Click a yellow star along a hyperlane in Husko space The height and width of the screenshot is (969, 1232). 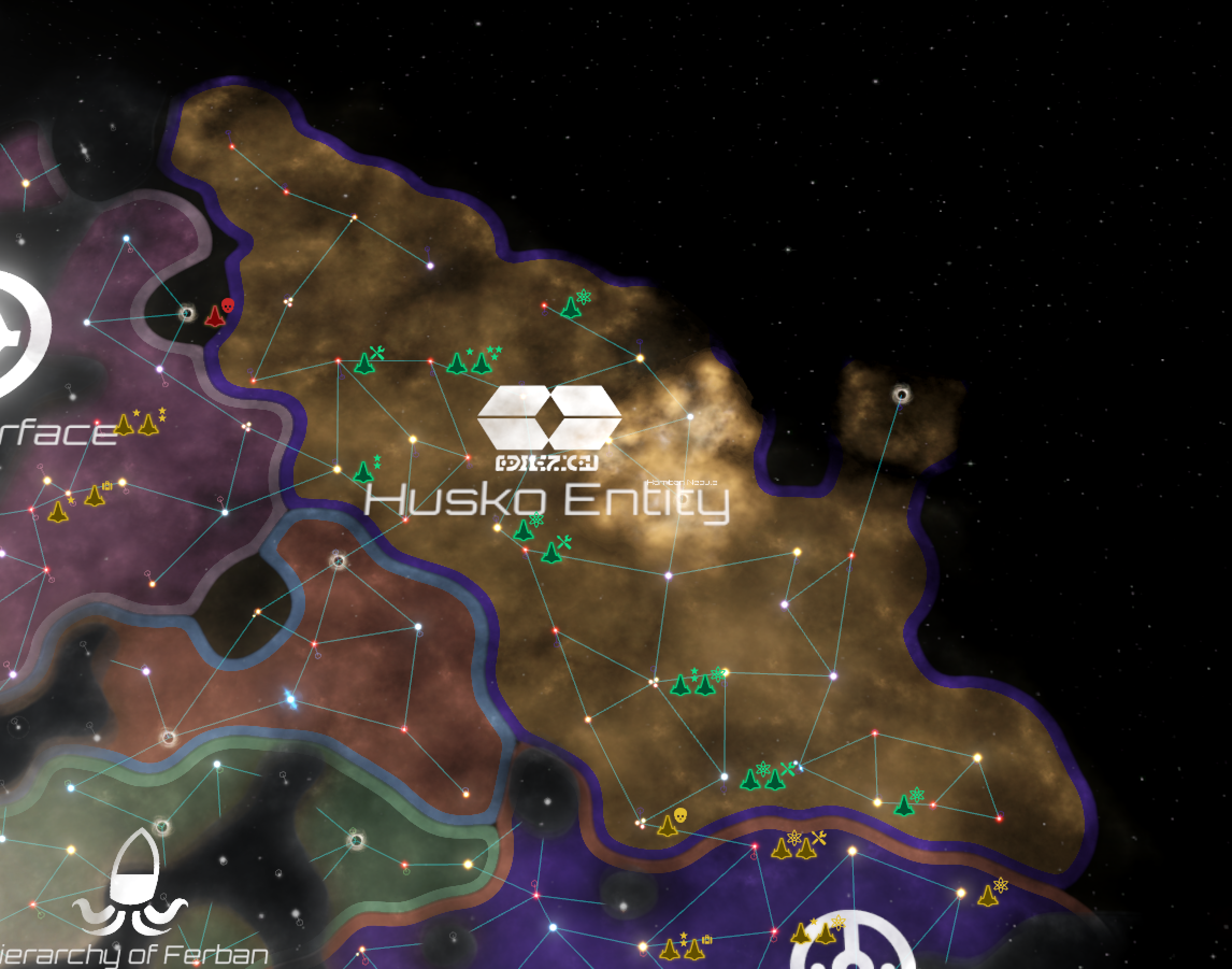click(x=414, y=440)
